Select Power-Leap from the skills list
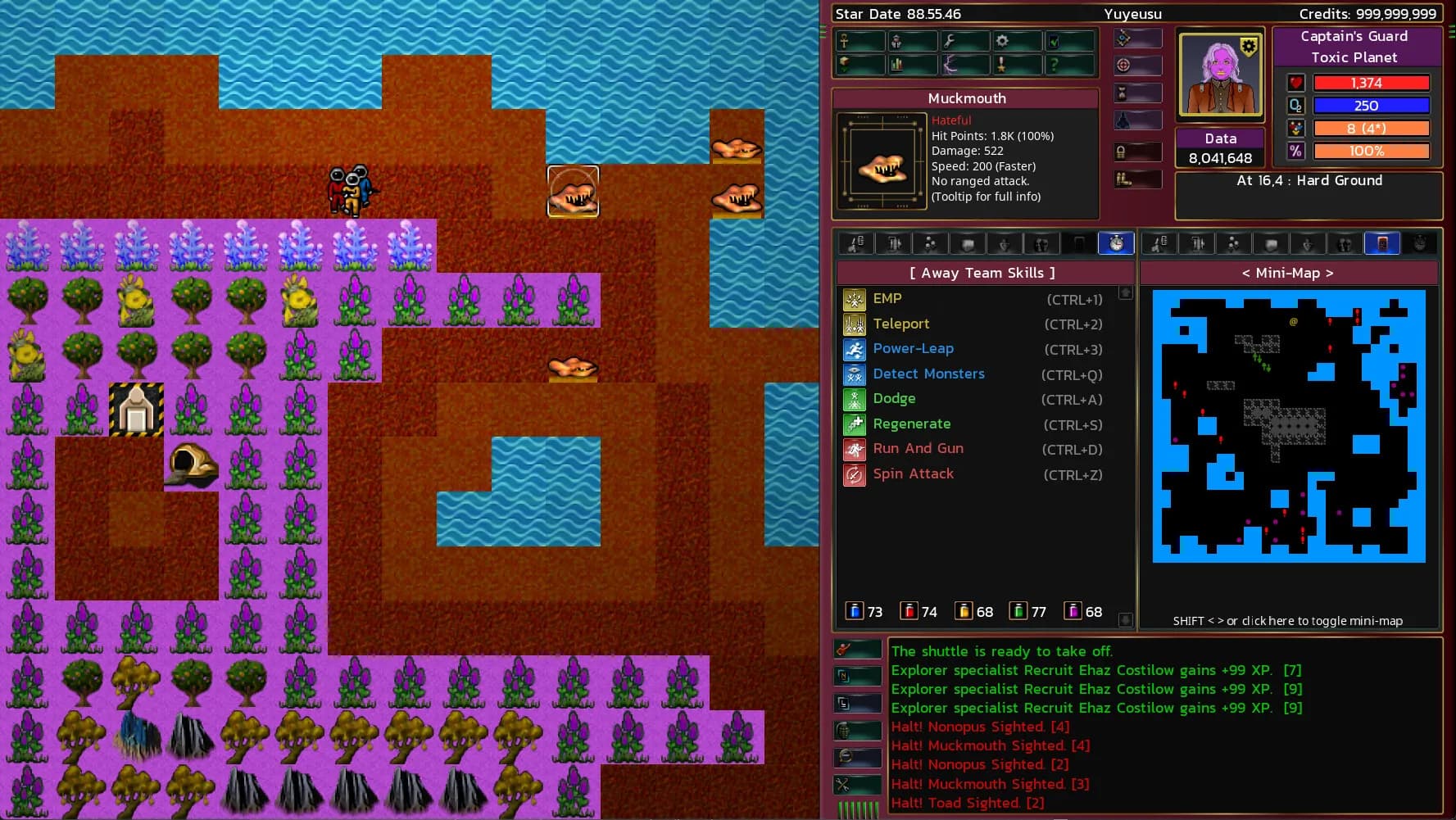This screenshot has width=1456, height=820. [913, 349]
